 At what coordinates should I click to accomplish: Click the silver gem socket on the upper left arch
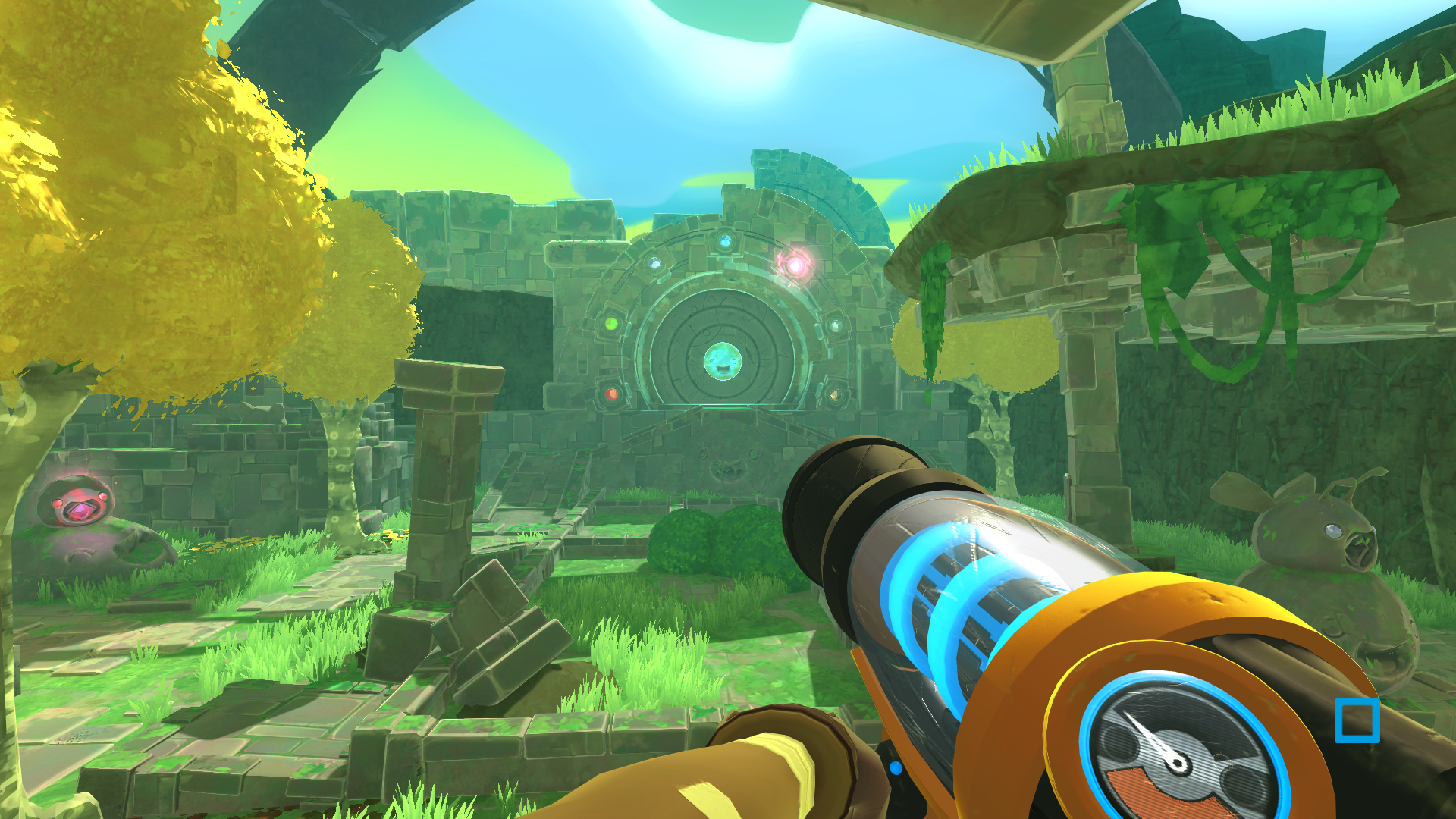click(655, 265)
